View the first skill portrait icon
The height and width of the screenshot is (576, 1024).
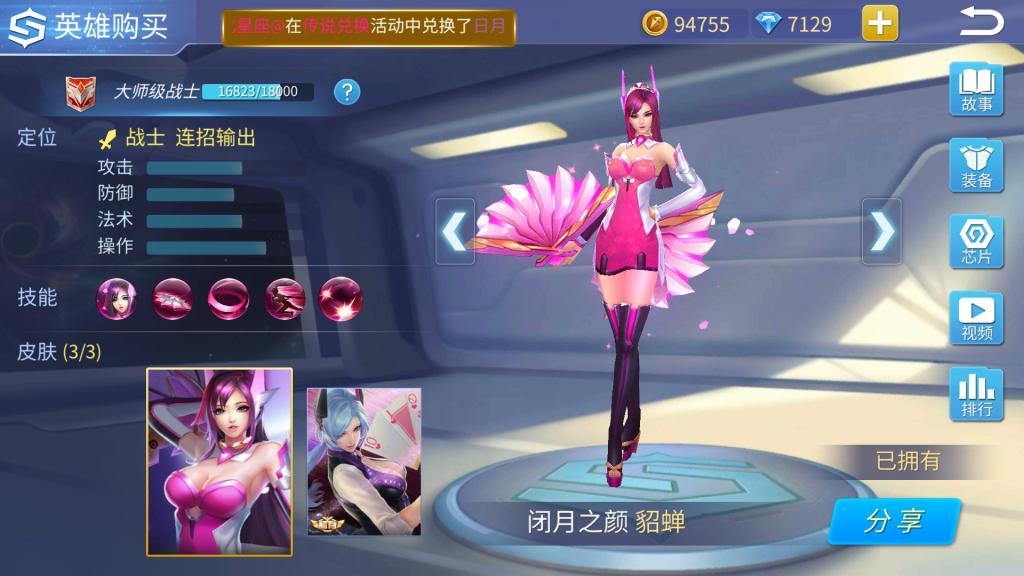click(117, 297)
